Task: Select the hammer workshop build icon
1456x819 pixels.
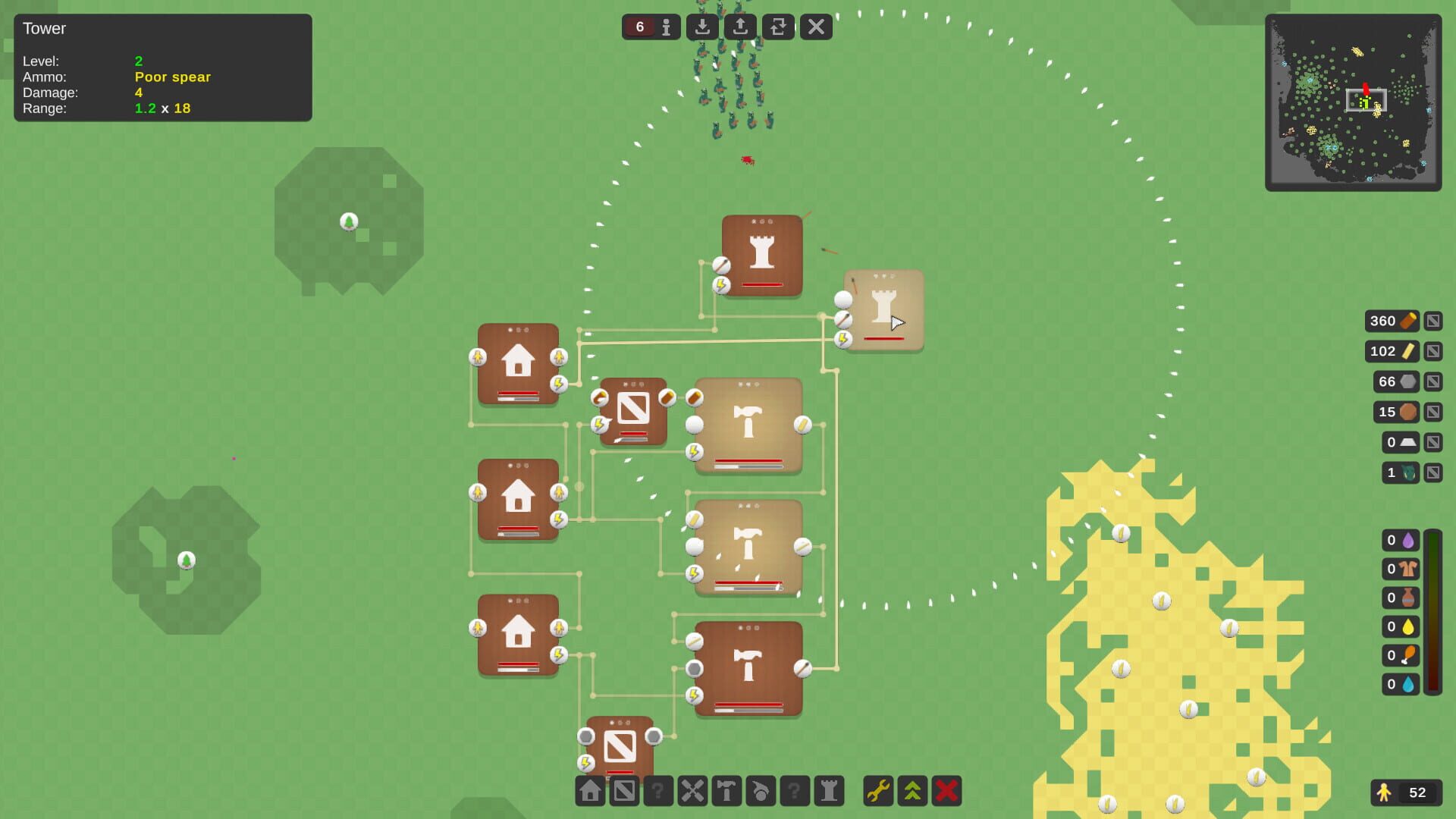Action: click(x=726, y=791)
